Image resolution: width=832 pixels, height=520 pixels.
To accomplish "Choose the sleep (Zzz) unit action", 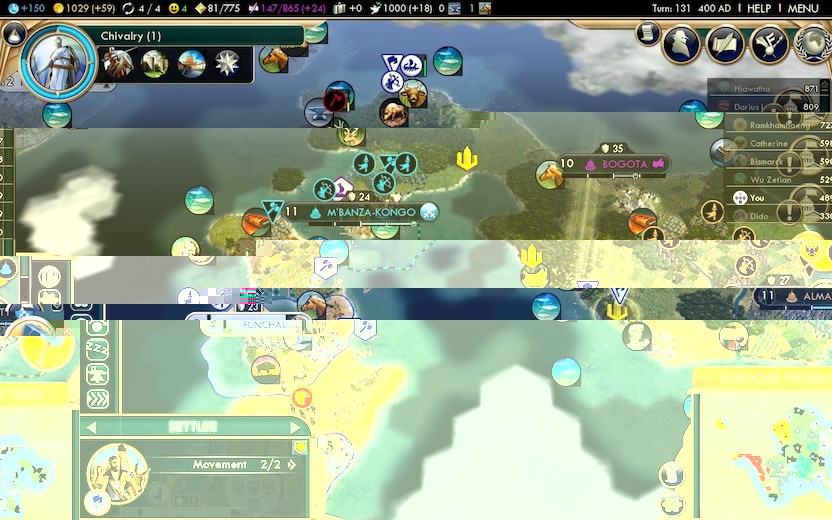I will coord(98,349).
